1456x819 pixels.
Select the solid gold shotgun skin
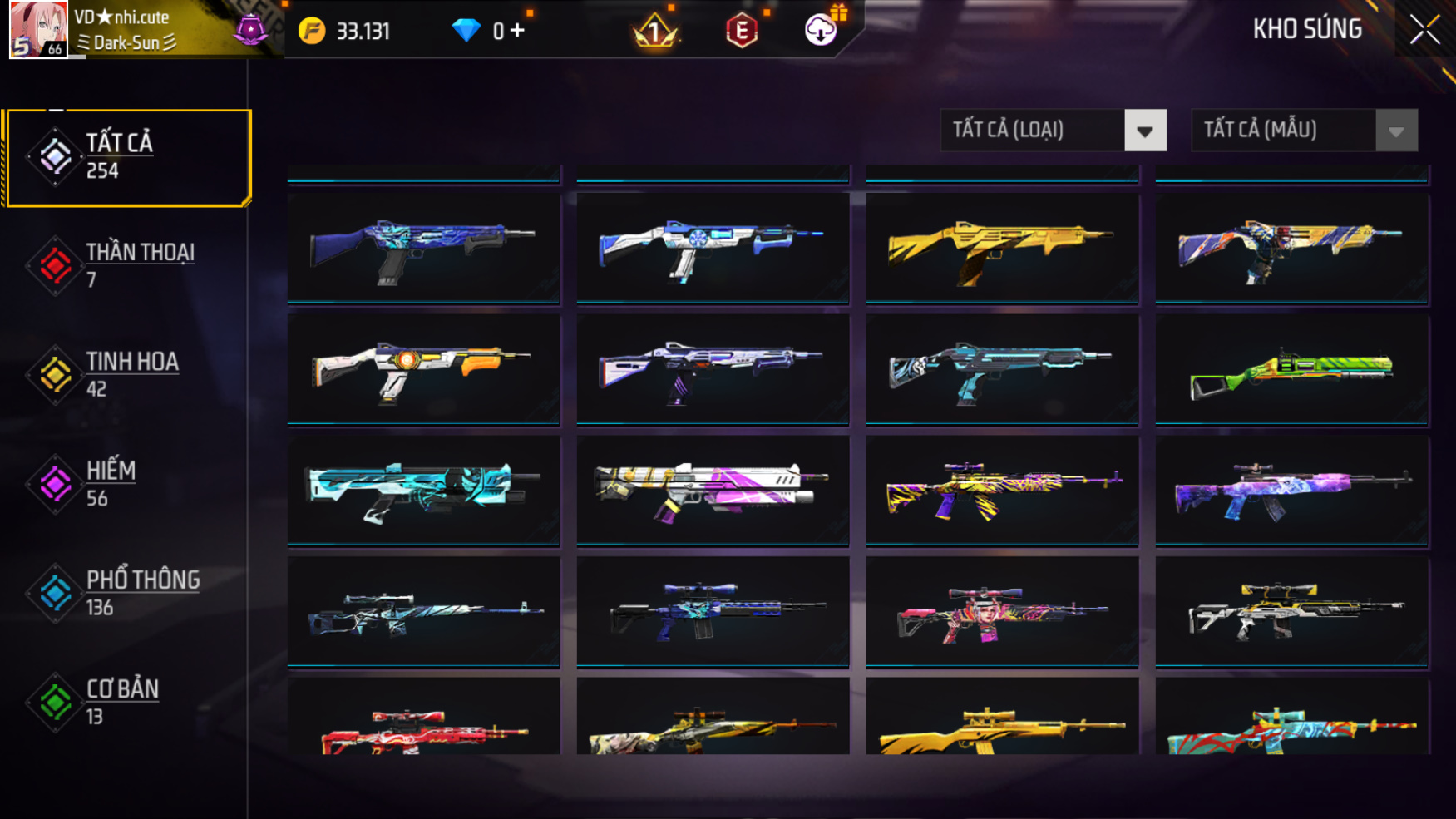[1001, 248]
